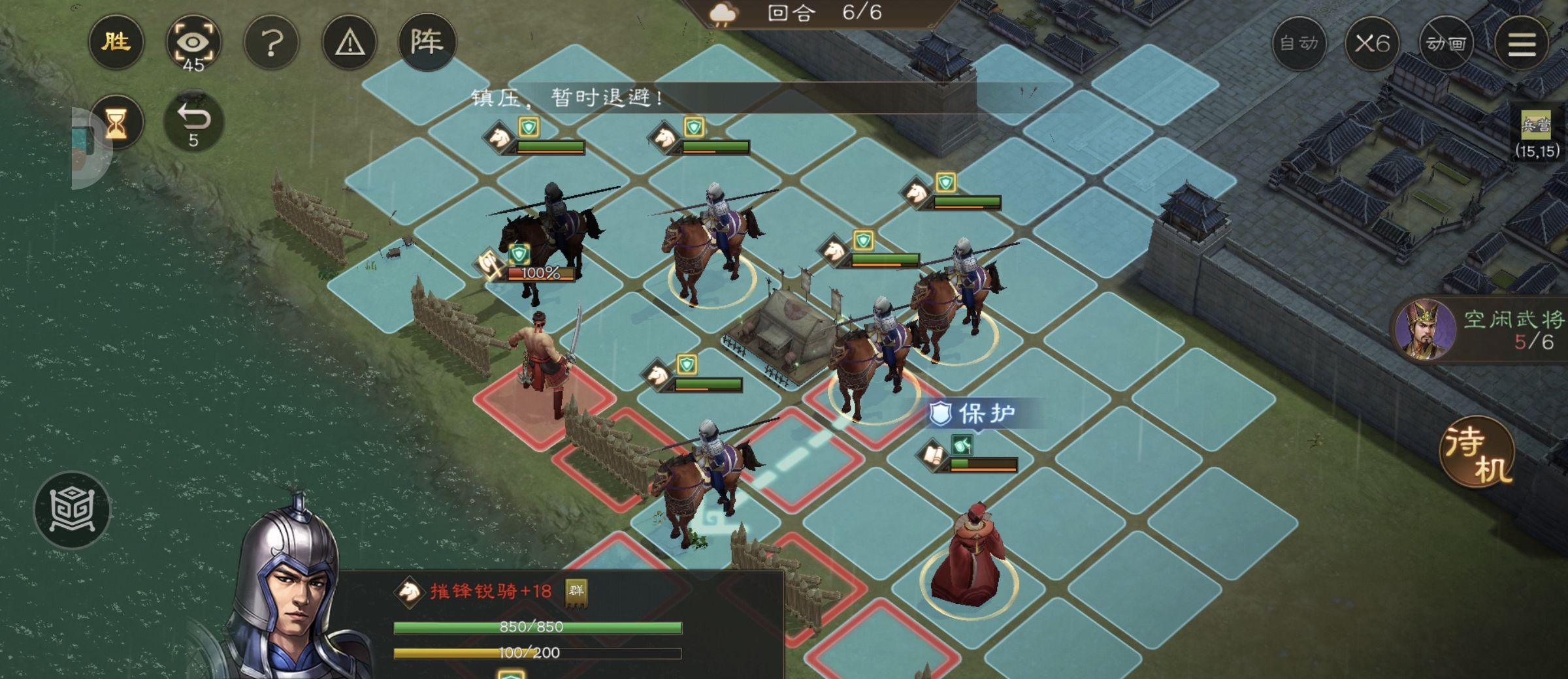The width and height of the screenshot is (1568, 679).
Task: Click the hourglass end-turn icon
Action: tap(116, 123)
